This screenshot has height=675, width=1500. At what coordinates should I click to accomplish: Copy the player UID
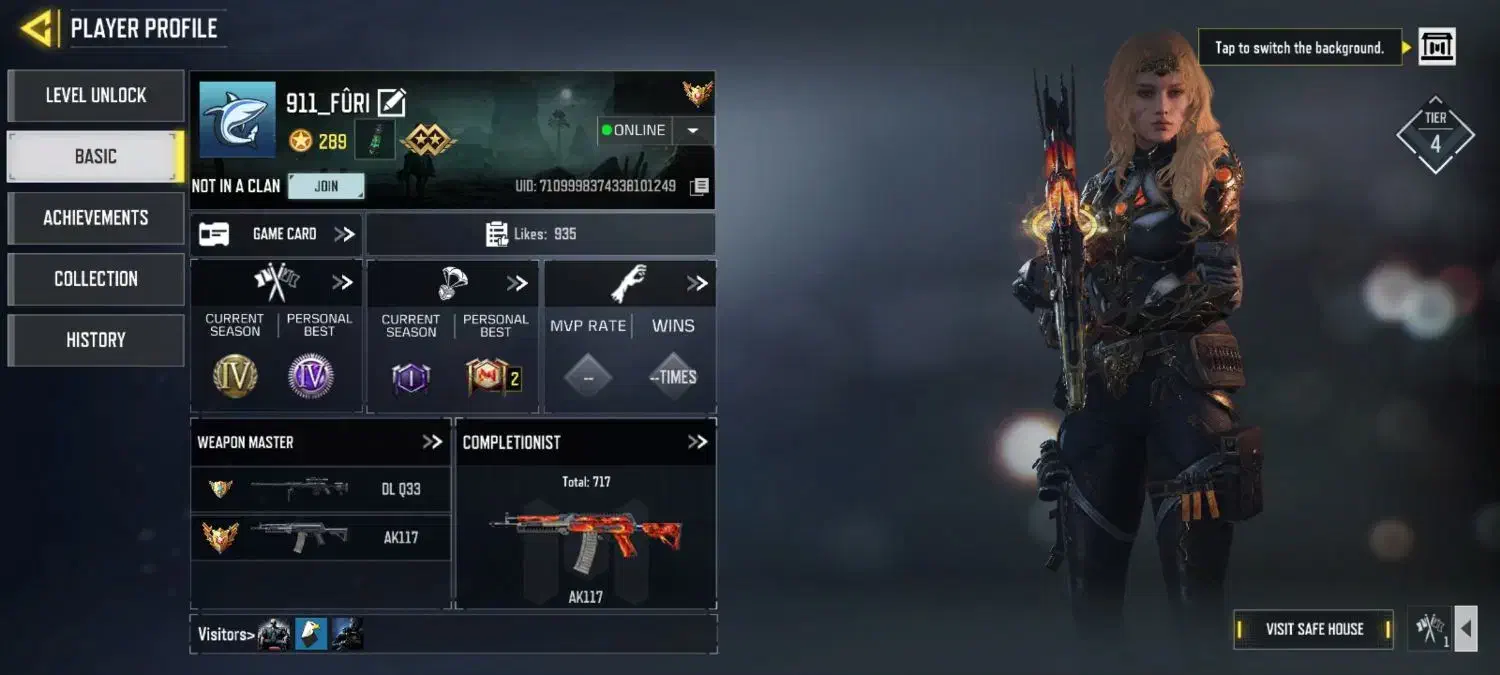pyautogui.click(x=700, y=186)
